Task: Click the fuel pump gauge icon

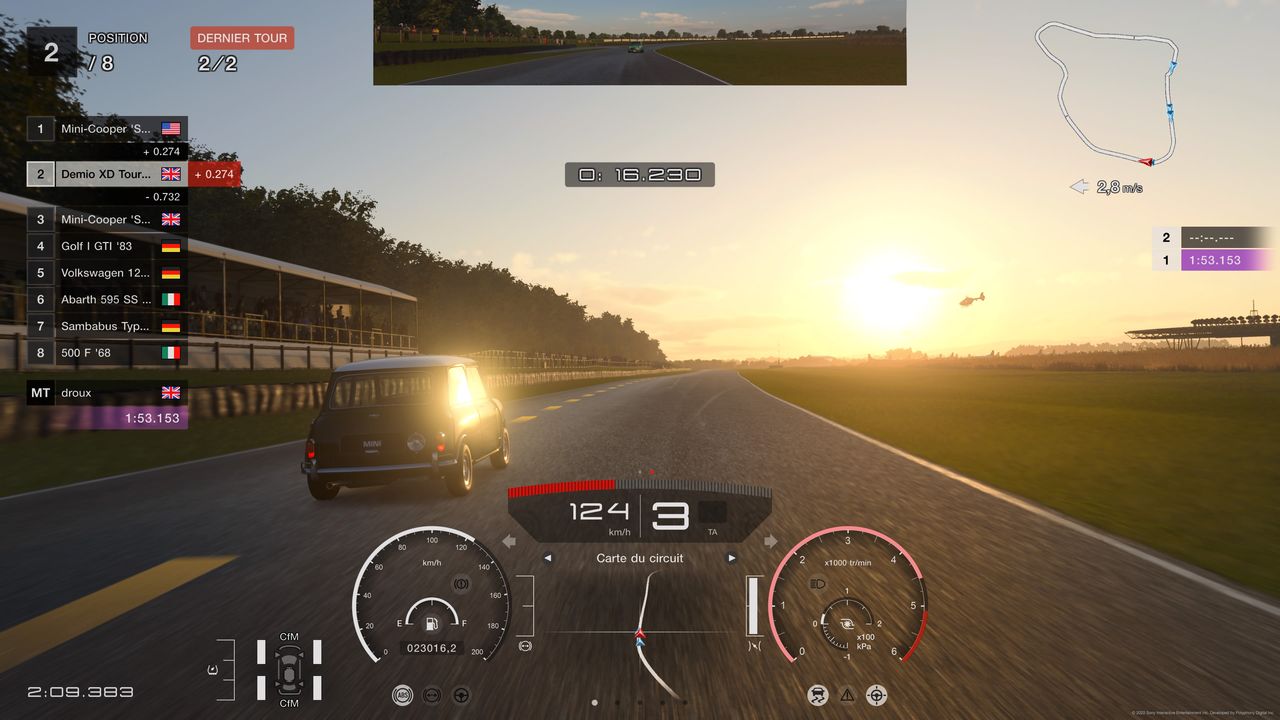Action: pos(432,624)
